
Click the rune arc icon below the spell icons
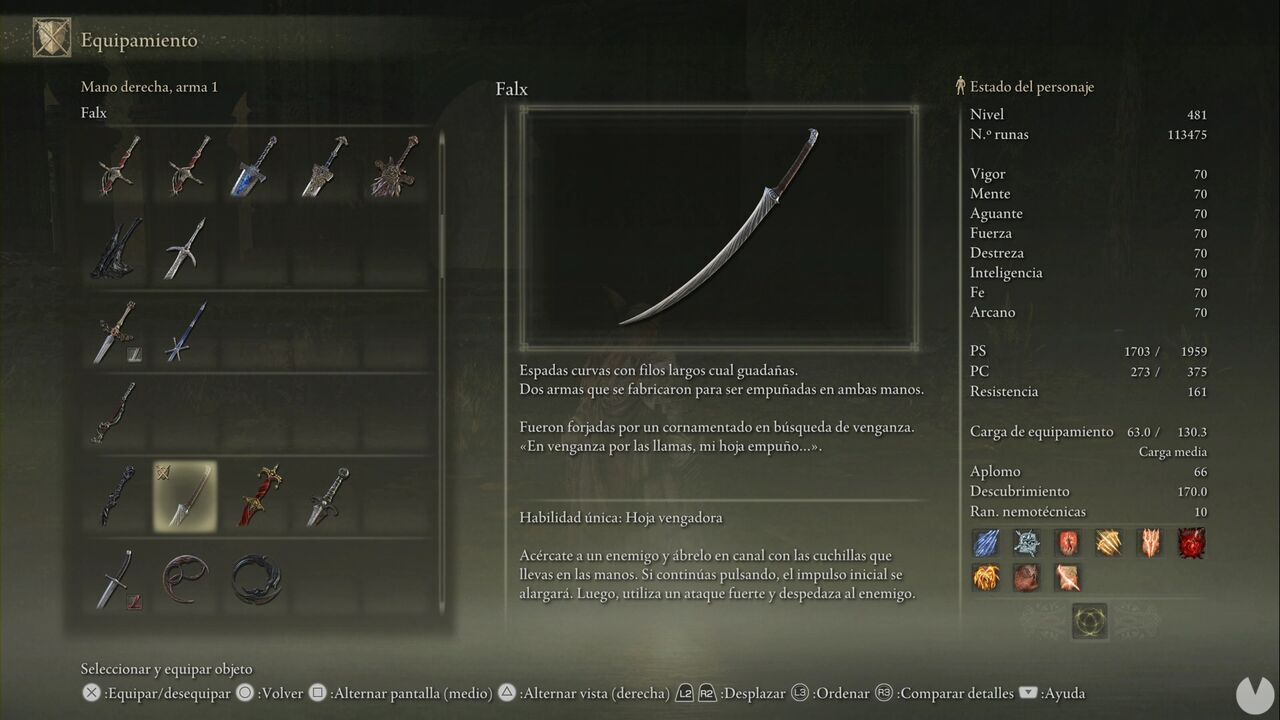[x=1090, y=620]
